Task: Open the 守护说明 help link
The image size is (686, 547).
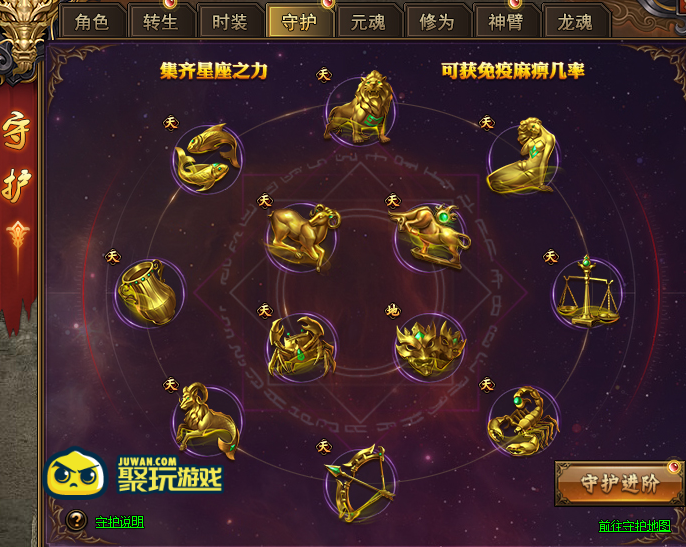Action: (x=119, y=522)
